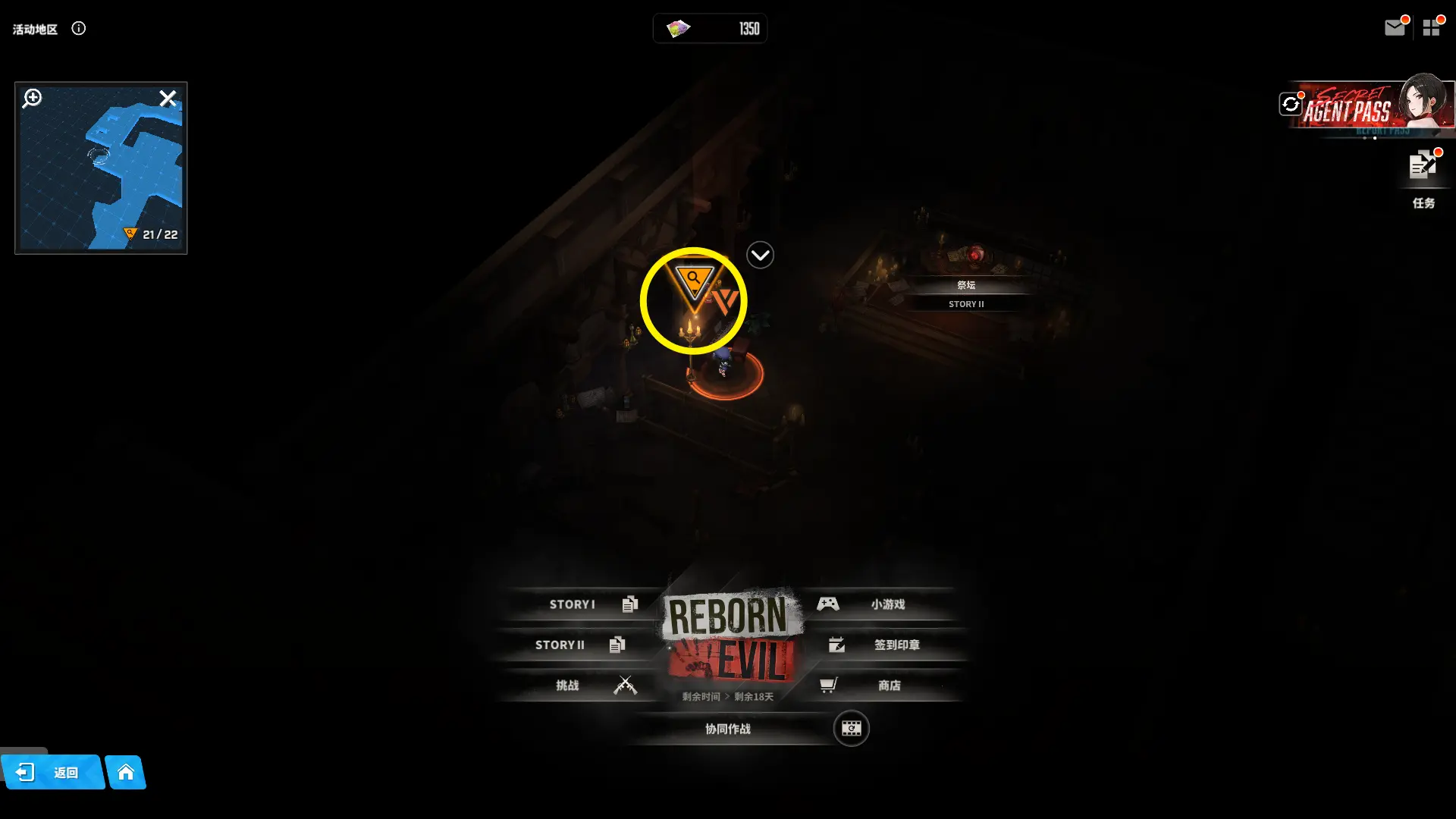The height and width of the screenshot is (819, 1456).
Task: Show 活动地区 info tooltip
Action: pos(78,29)
